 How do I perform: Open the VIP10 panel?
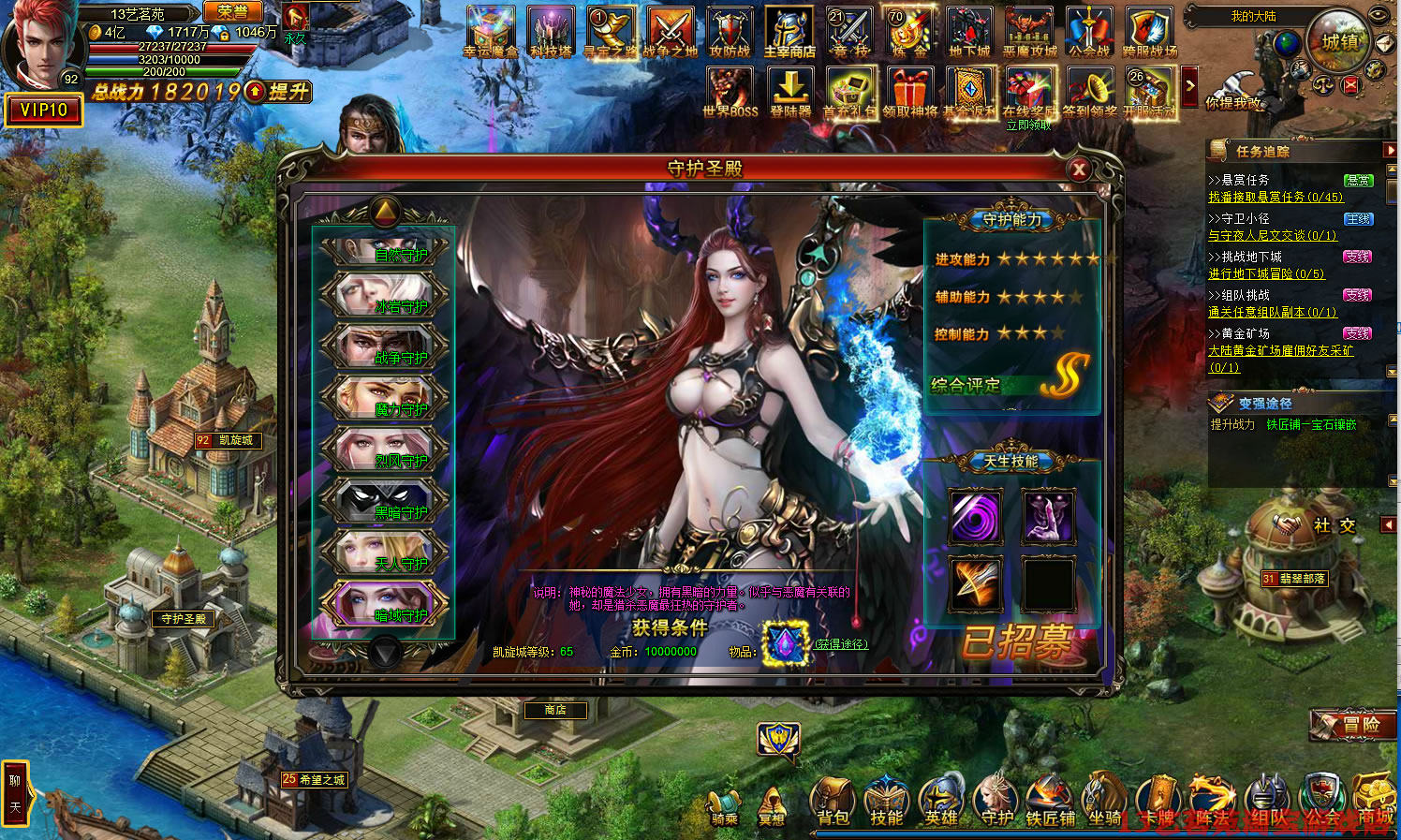click(x=44, y=111)
